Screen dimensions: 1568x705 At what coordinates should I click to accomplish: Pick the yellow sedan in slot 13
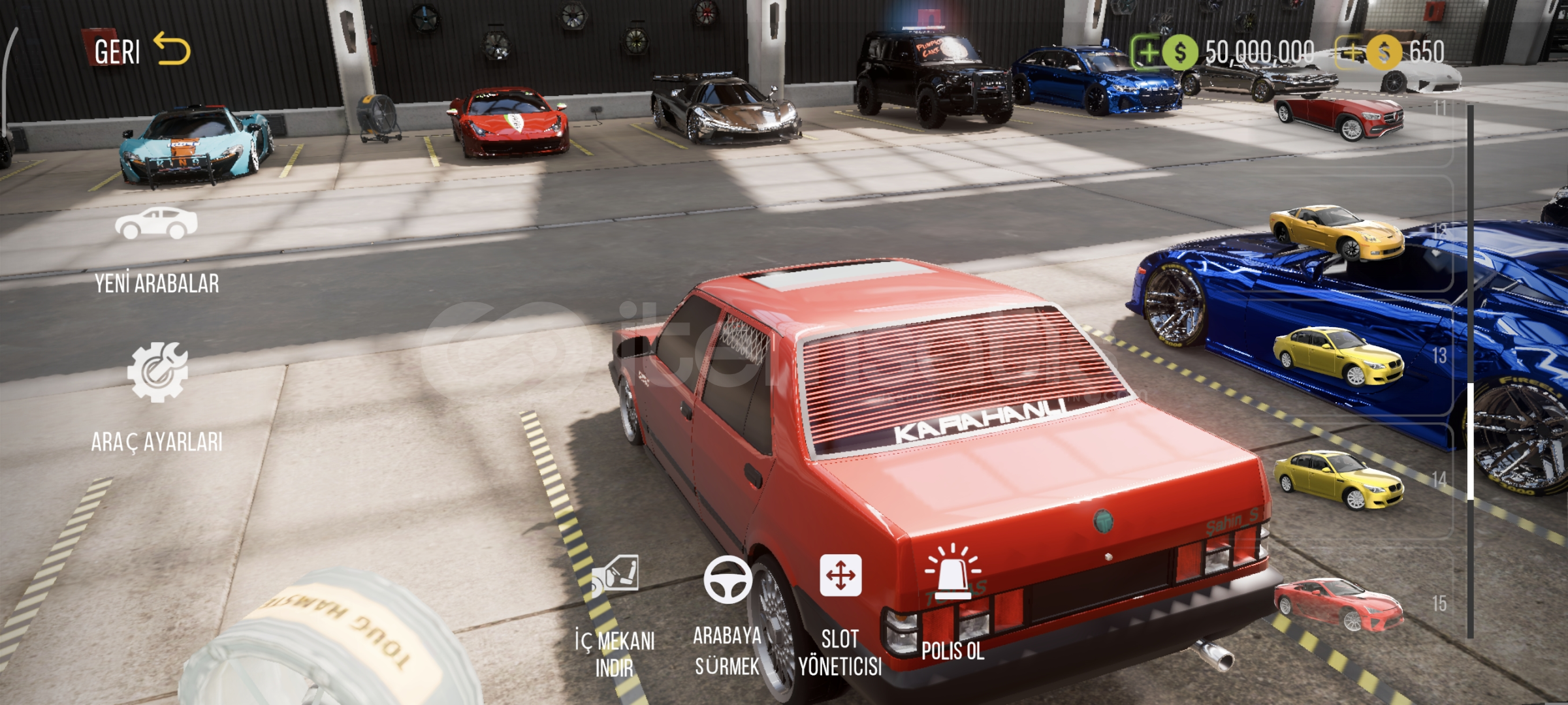click(1339, 356)
